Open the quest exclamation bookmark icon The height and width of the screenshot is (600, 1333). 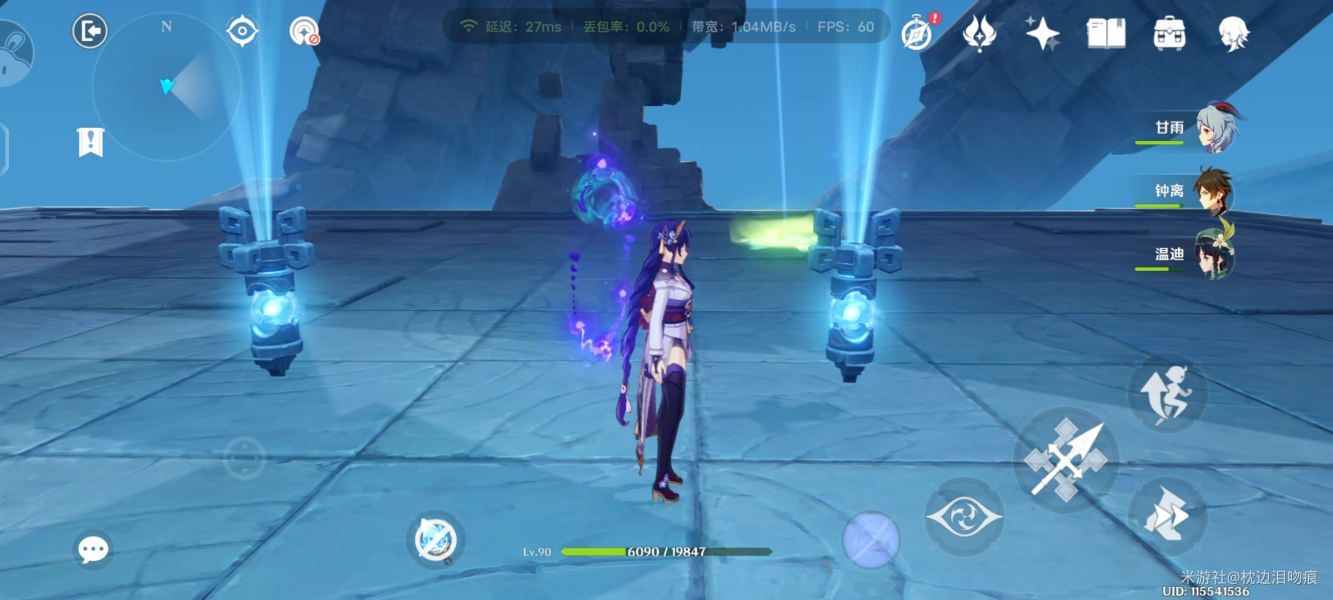(x=90, y=142)
